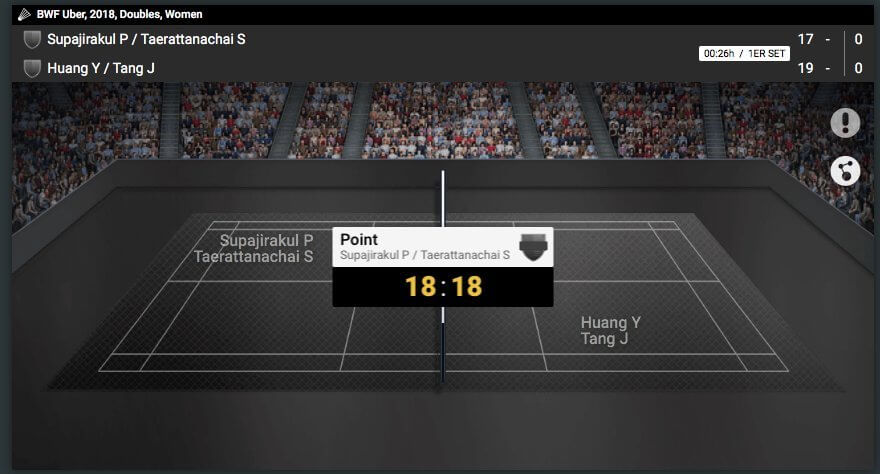Click the three-dot share icon
Screen dimensions: 880x474
[x=845, y=170]
